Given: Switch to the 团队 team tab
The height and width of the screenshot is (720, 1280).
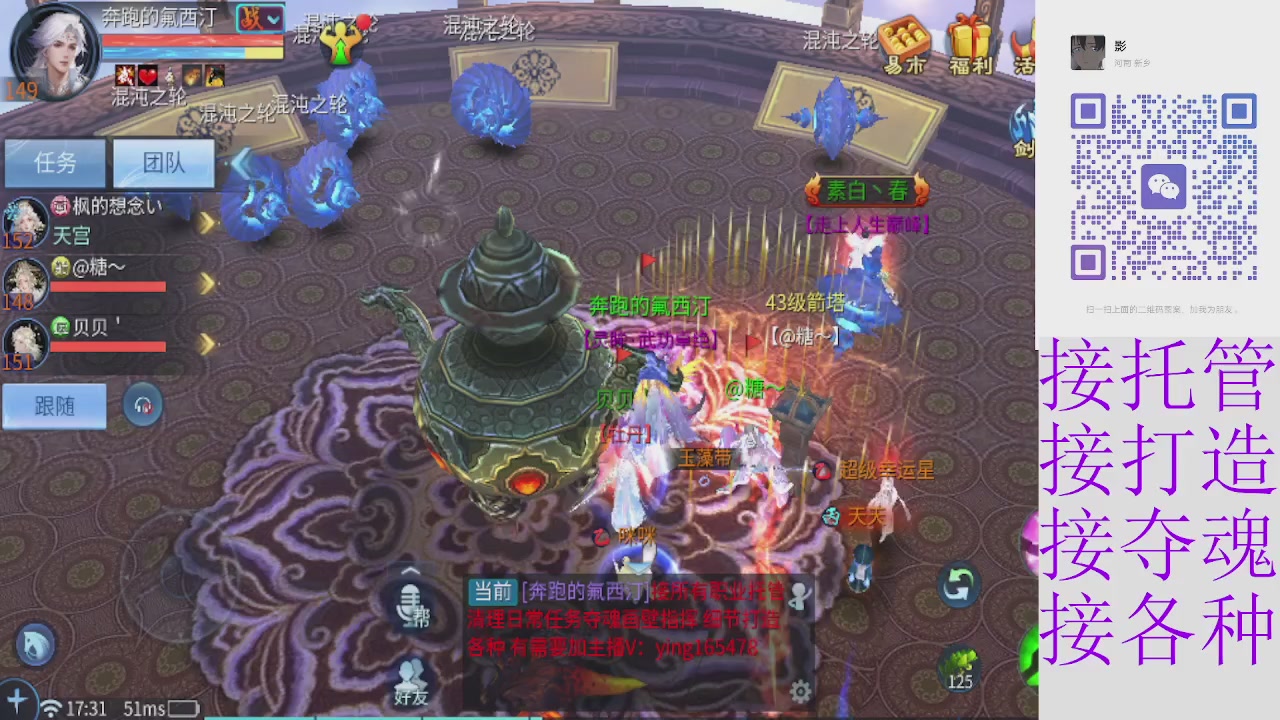Looking at the screenshot, I should [x=163, y=163].
